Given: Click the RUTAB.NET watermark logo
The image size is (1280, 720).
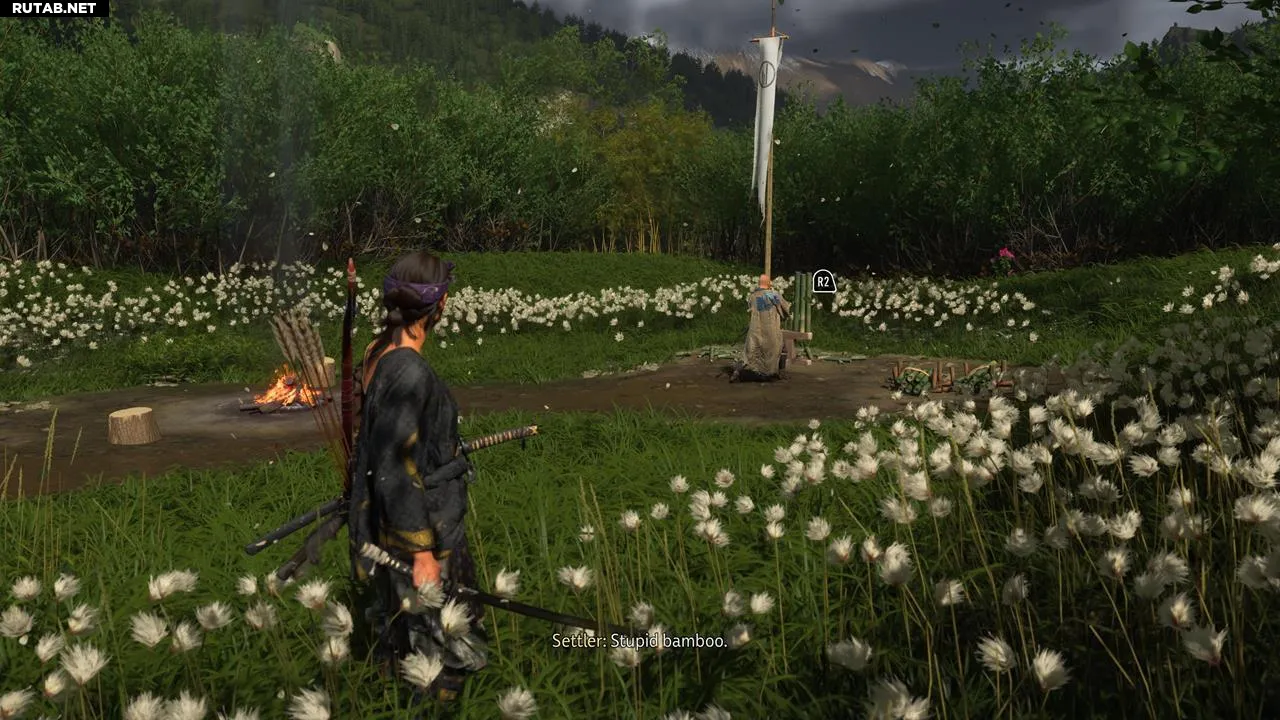Looking at the screenshot, I should coord(54,8).
